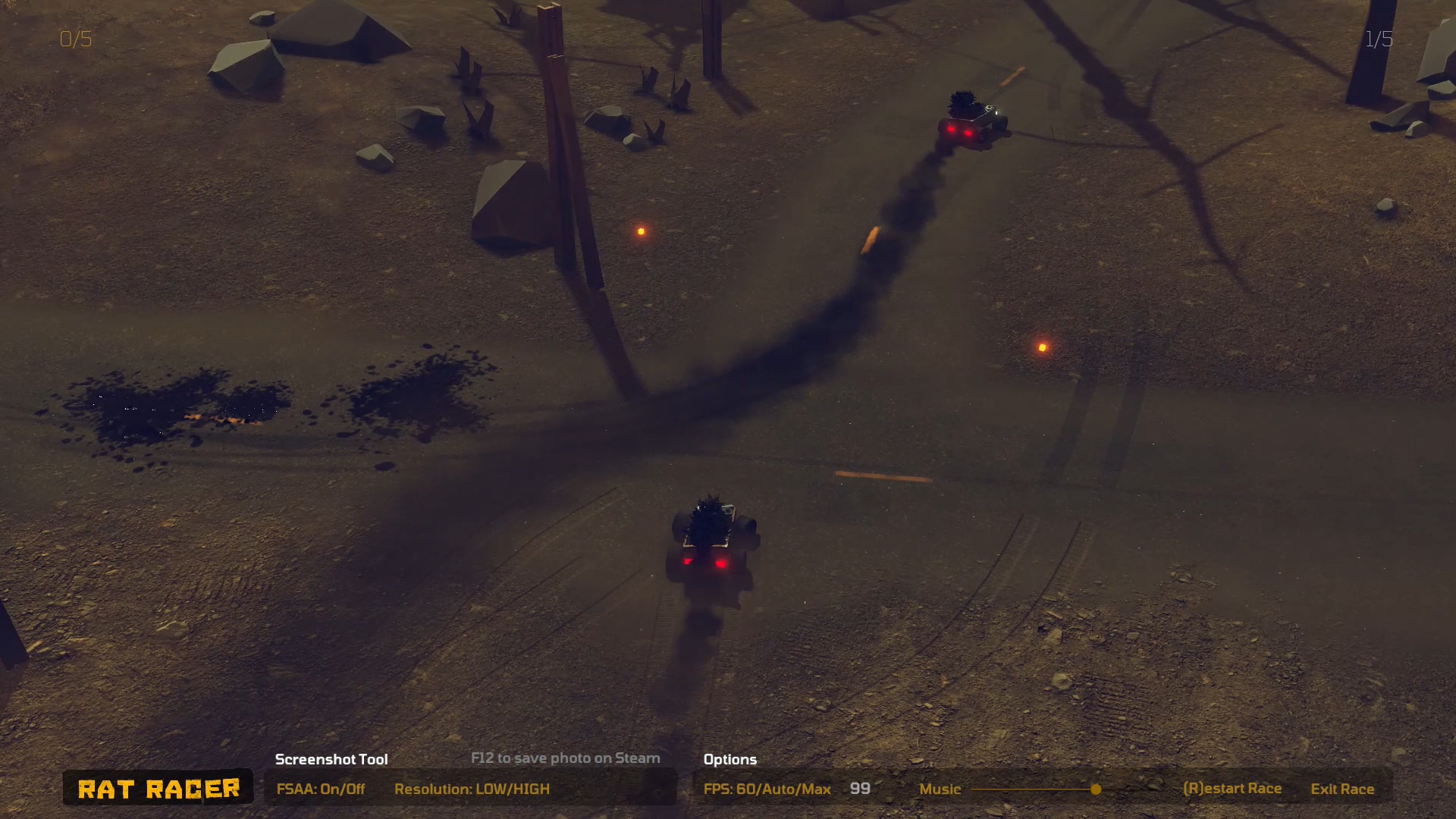Toggle the FSAA On/Off setting

coord(320,789)
